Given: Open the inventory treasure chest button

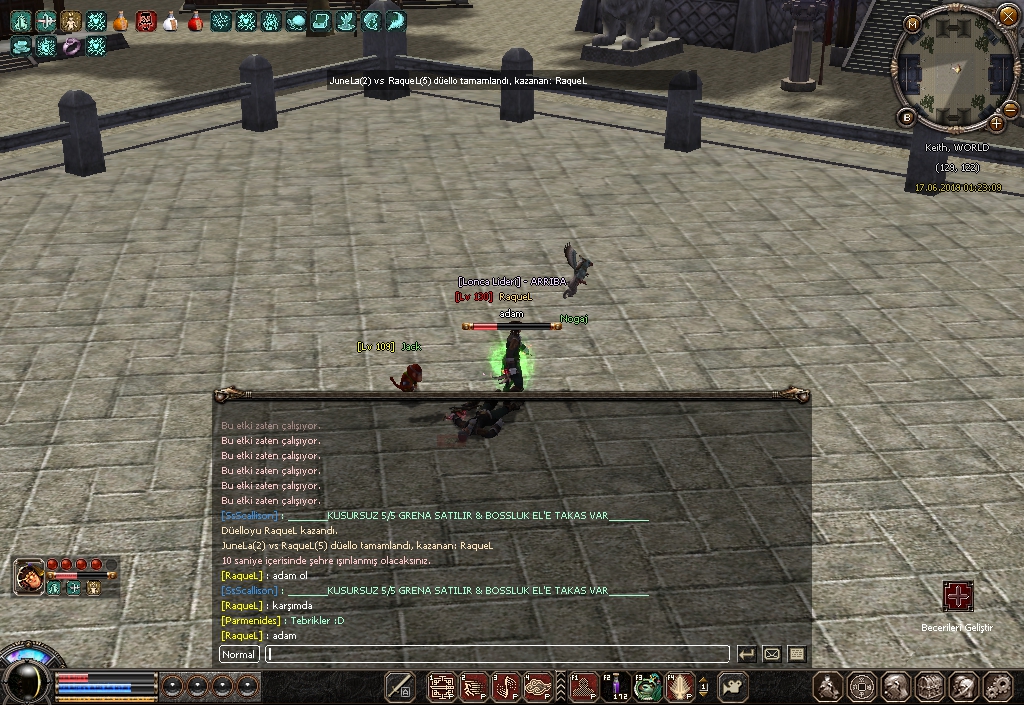Looking at the screenshot, I should point(931,686).
